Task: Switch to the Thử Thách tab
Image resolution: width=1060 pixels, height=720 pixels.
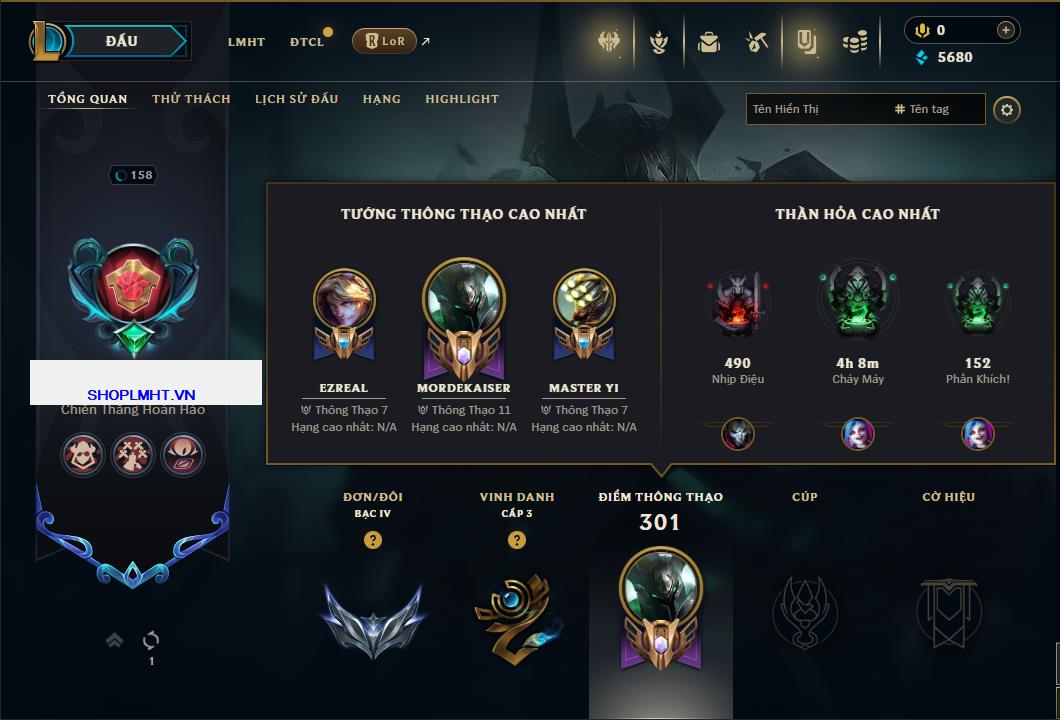Action: 191,99
